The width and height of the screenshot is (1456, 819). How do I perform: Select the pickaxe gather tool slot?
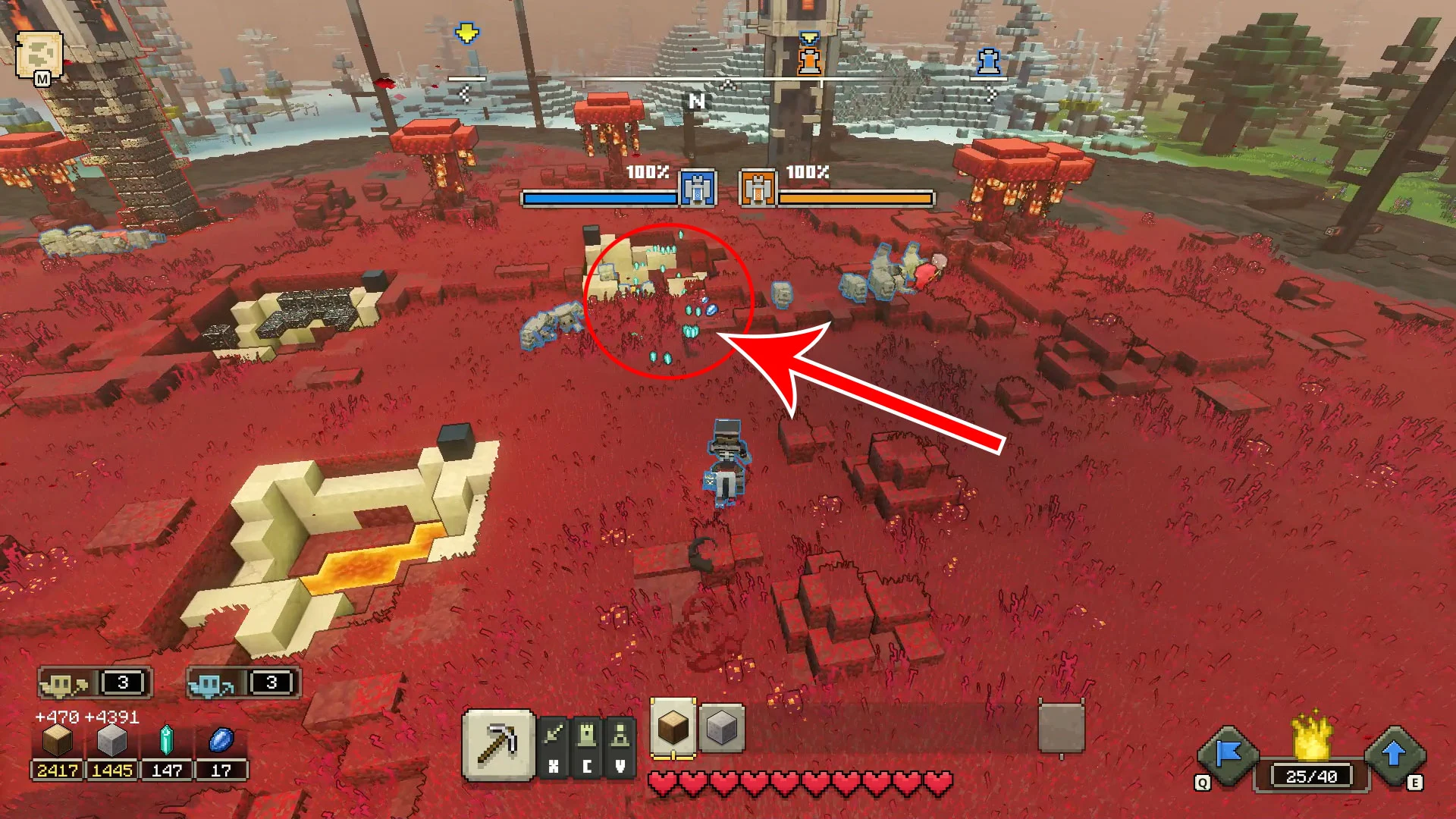coord(498,745)
